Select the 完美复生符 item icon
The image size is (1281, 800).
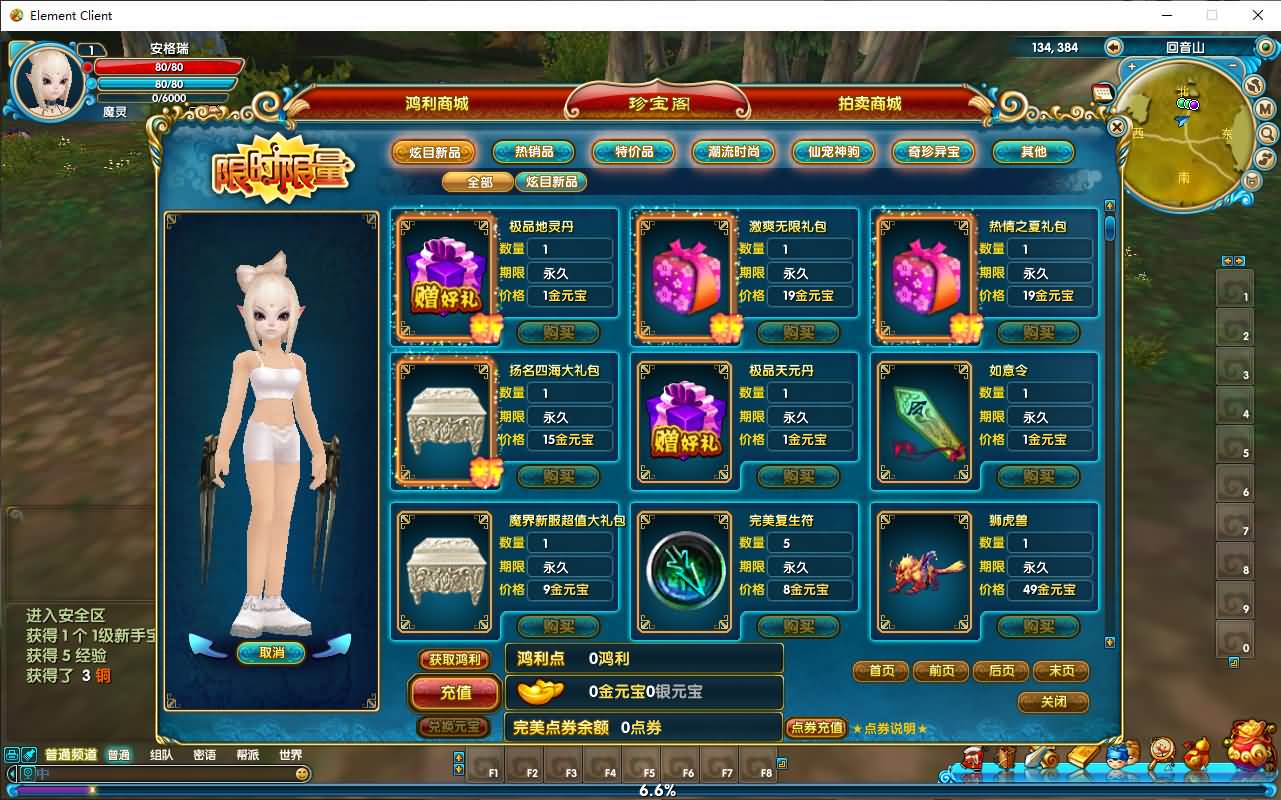(685, 571)
